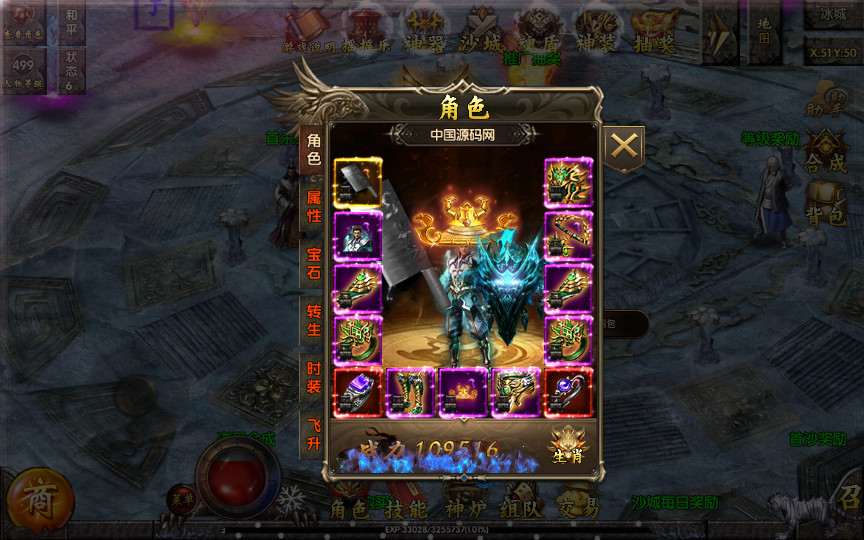The width and height of the screenshot is (864, 540).
Task: Close the 角色 character panel
Action: coord(624,147)
